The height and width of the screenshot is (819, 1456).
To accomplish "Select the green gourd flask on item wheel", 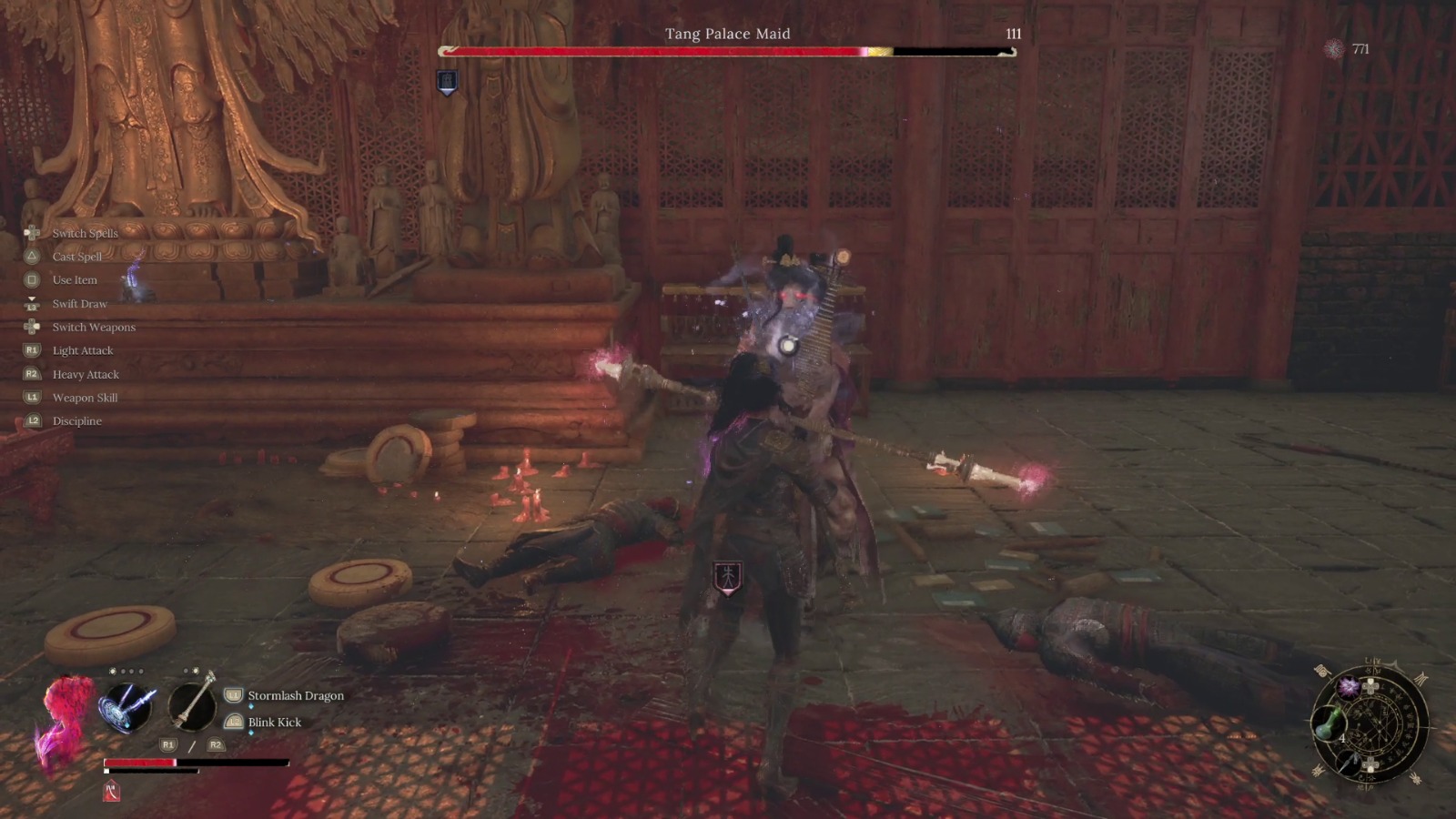I will click(x=1330, y=724).
